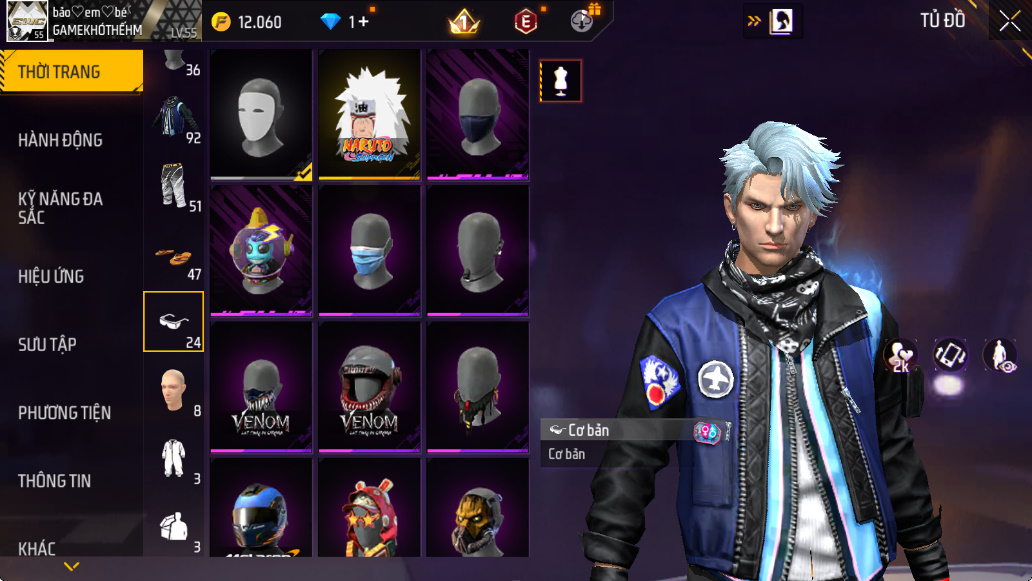The height and width of the screenshot is (581, 1032).
Task: Open the Phương Tiện tab
Action: 64,412
